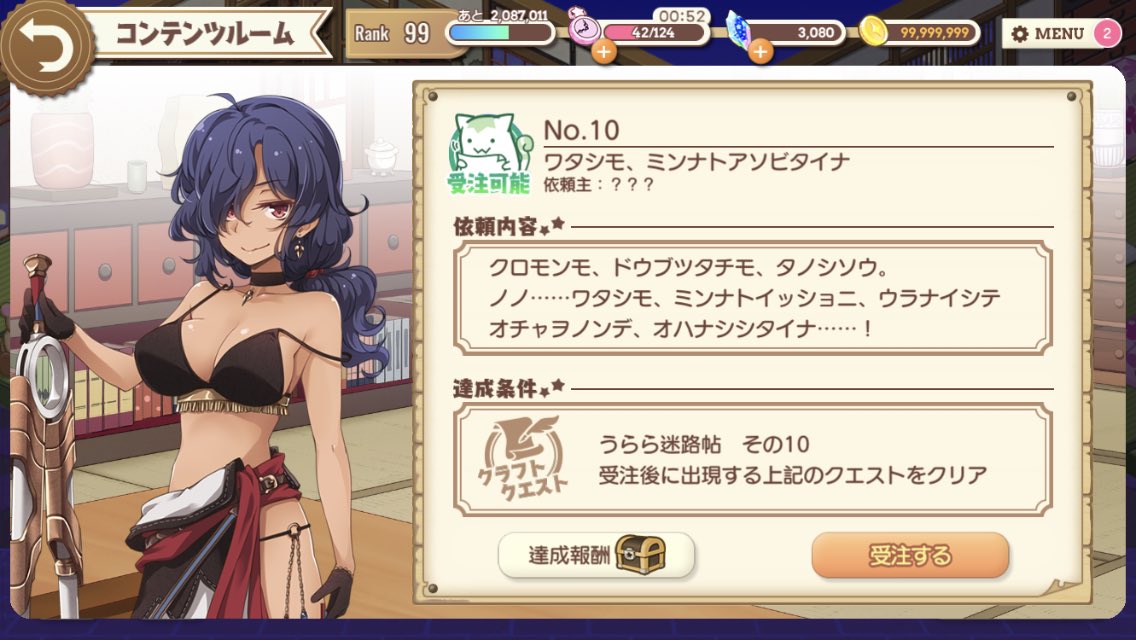Screen dimensions: 1136x640
Task: Add stamina with the plus under the clock
Action: click(603, 51)
